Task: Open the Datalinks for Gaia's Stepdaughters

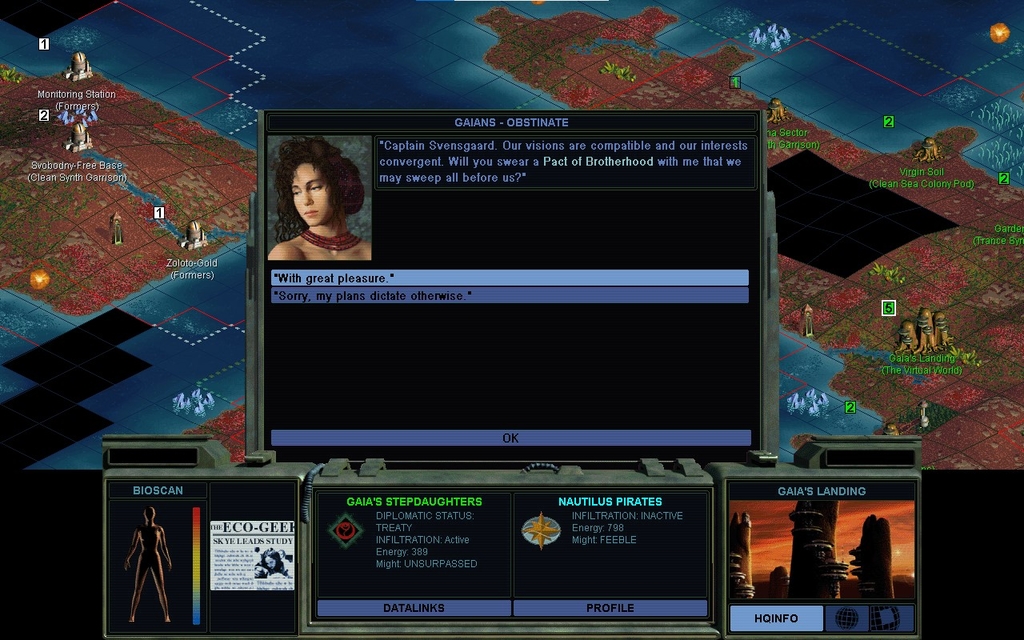Action: tap(413, 608)
